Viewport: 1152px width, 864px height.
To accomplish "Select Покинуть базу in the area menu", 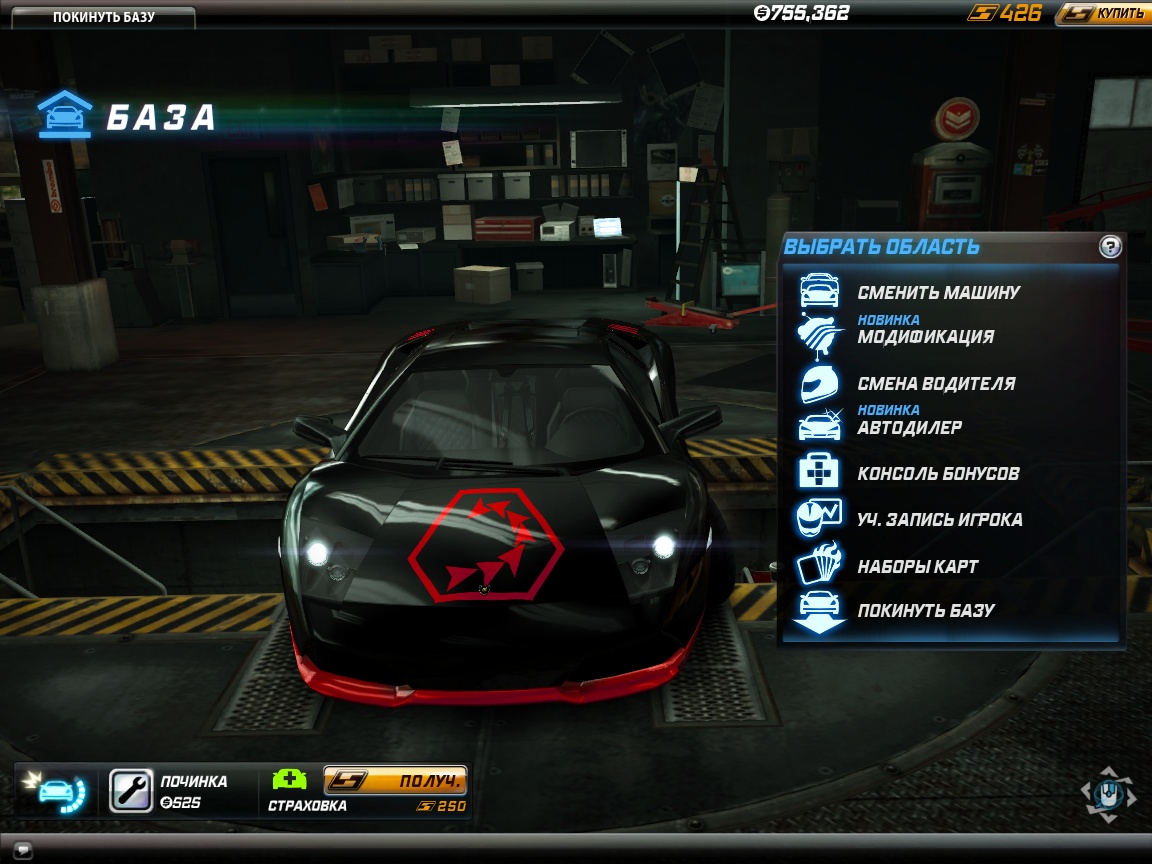I will coord(925,610).
